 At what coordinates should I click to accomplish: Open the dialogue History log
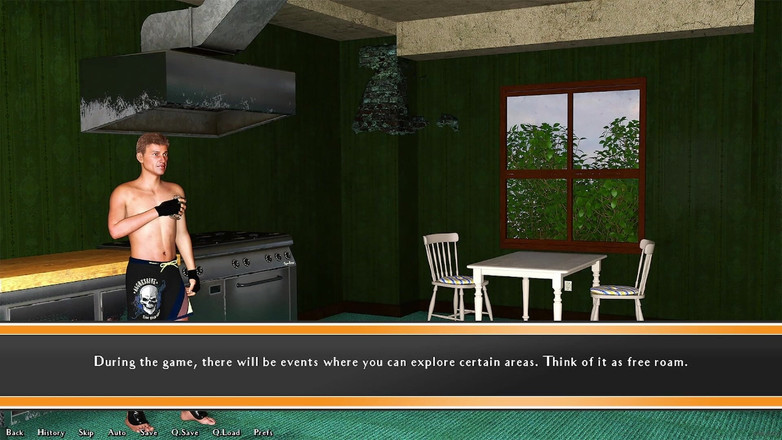coord(51,432)
